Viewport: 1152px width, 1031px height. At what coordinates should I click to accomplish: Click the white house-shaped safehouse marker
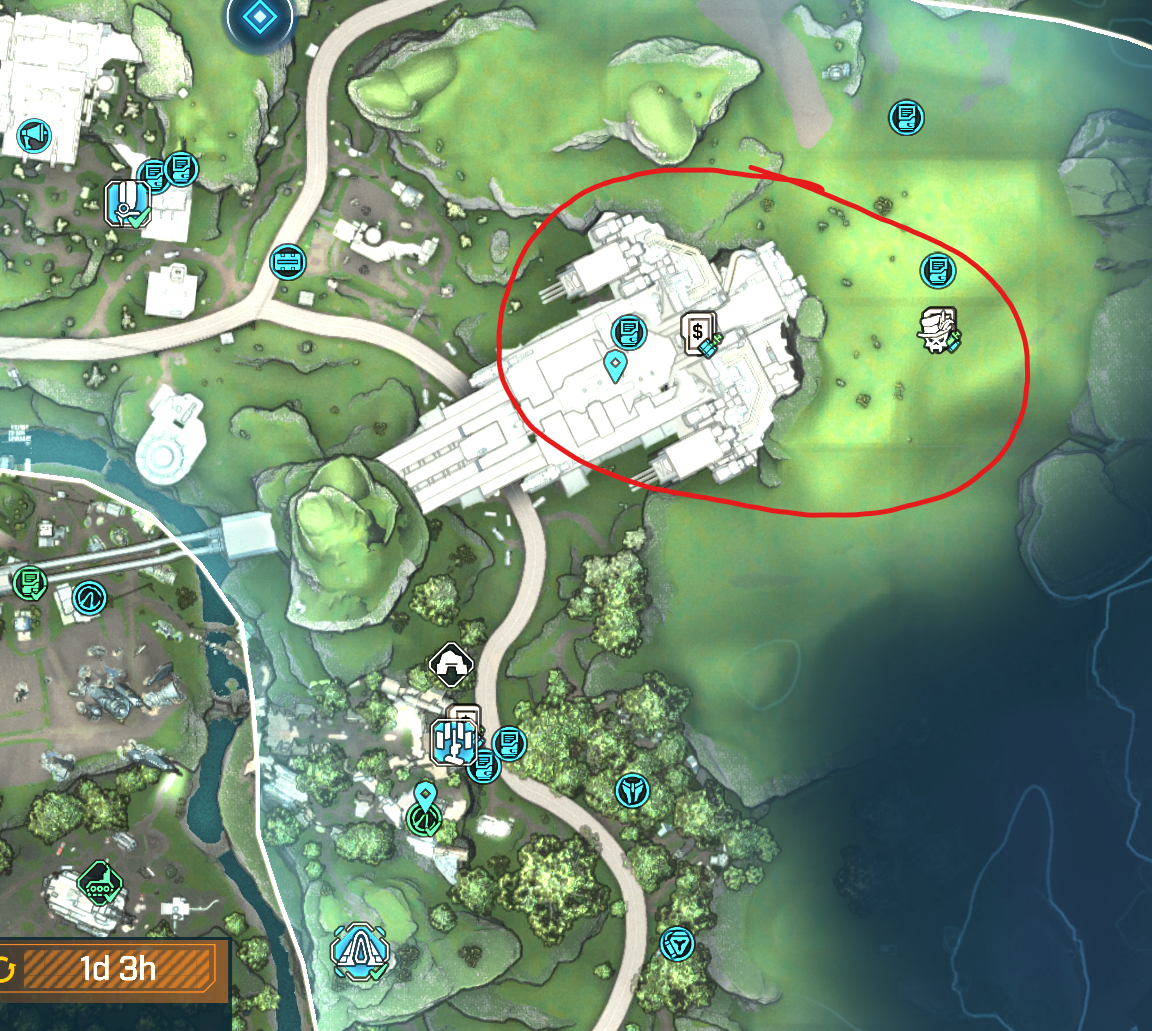pyautogui.click(x=451, y=662)
